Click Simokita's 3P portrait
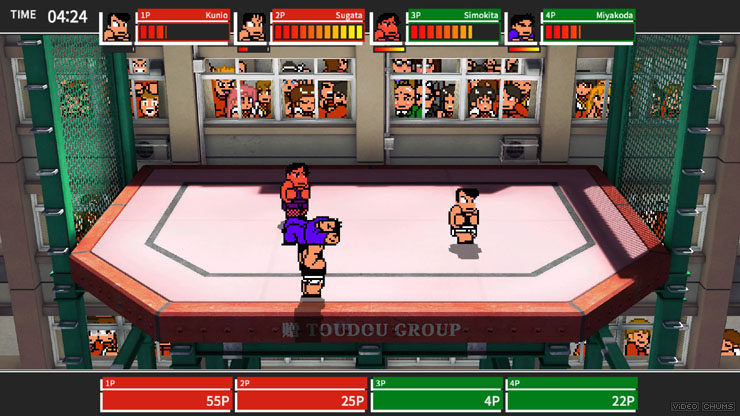The height and width of the screenshot is (416, 740). pos(388,27)
